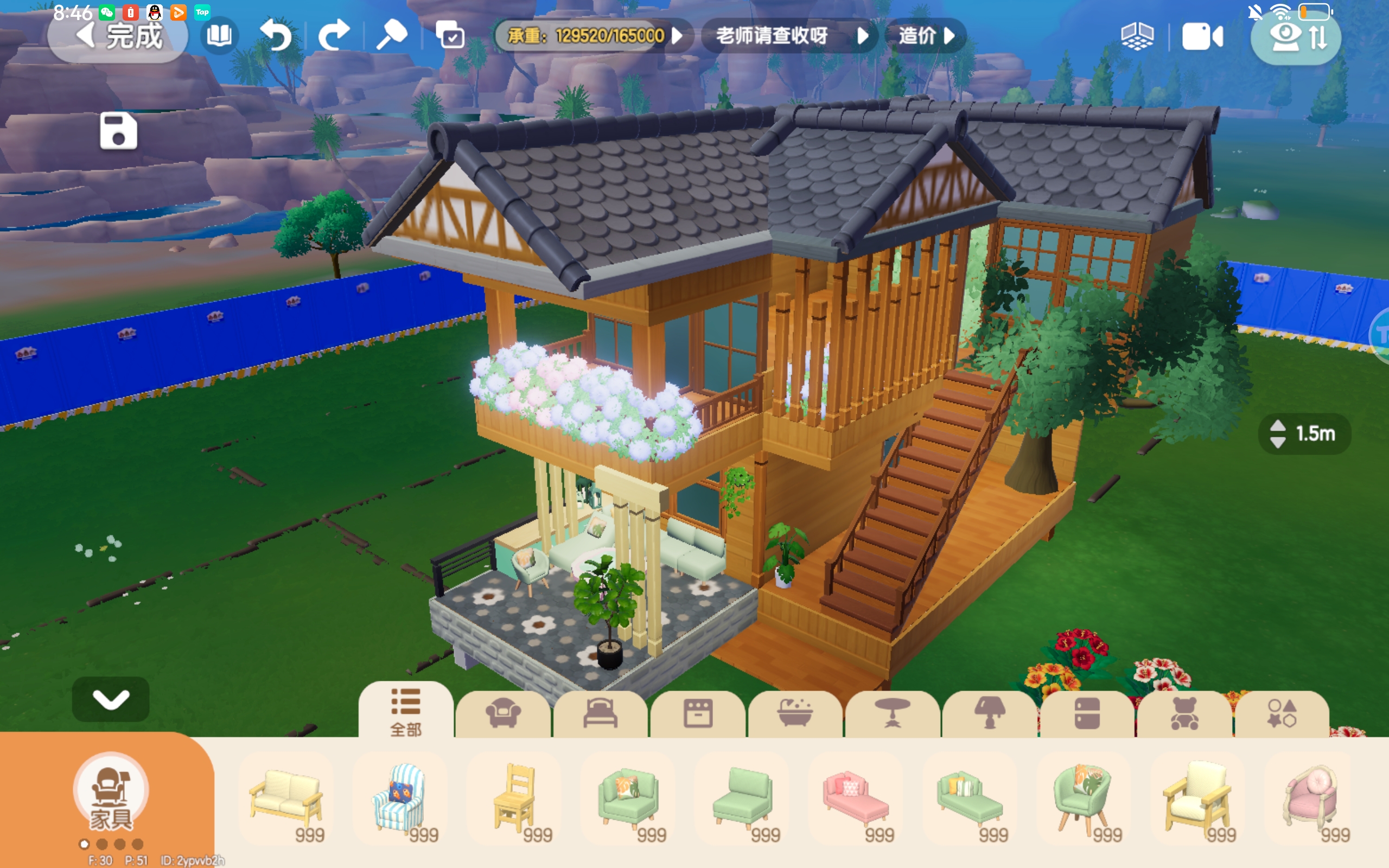The width and height of the screenshot is (1389, 868).
Task: Expand the 承重 load capacity panel
Action: [x=595, y=37]
